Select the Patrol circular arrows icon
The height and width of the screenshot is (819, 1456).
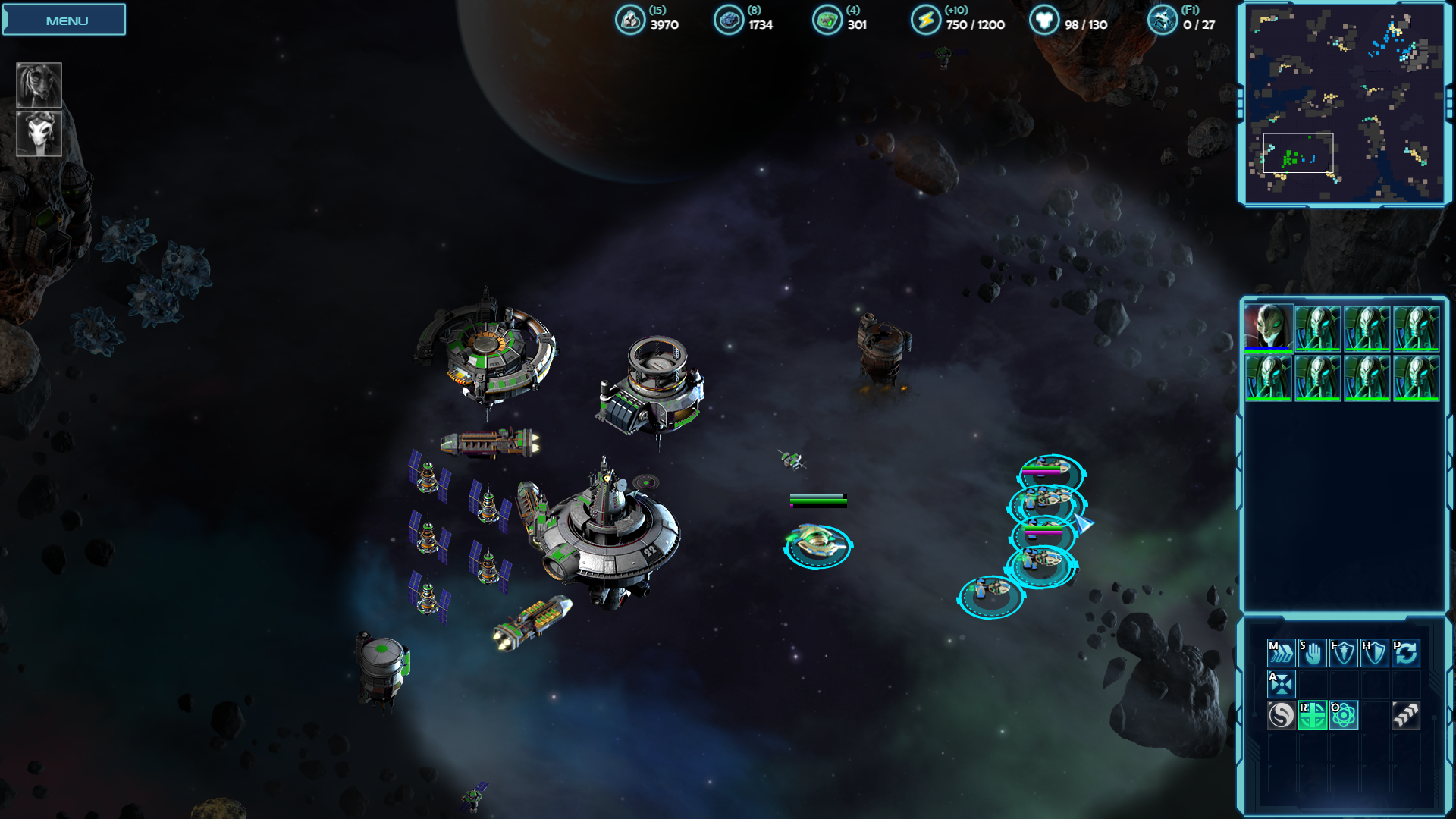tap(1406, 652)
